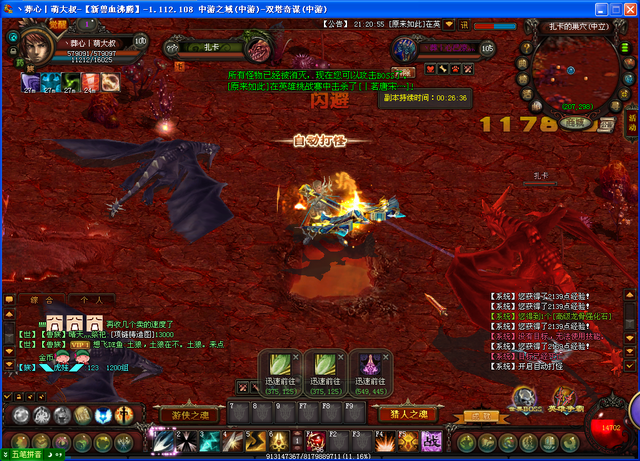Close the game window
Screen dimensions: 640x461
tap(627, 8)
